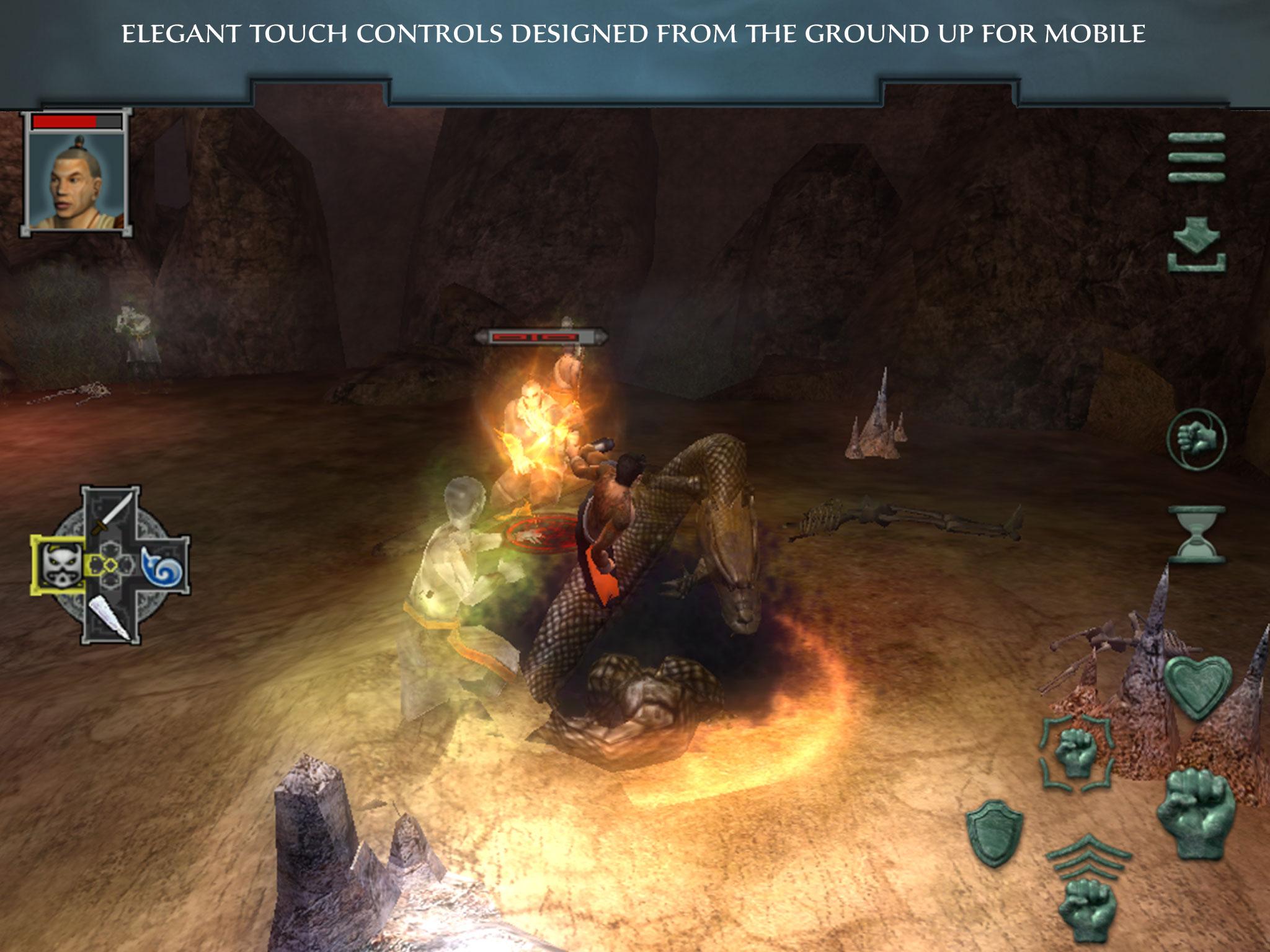The image size is (1270, 952).
Task: Tap the circular fist target button
Action: [1196, 439]
